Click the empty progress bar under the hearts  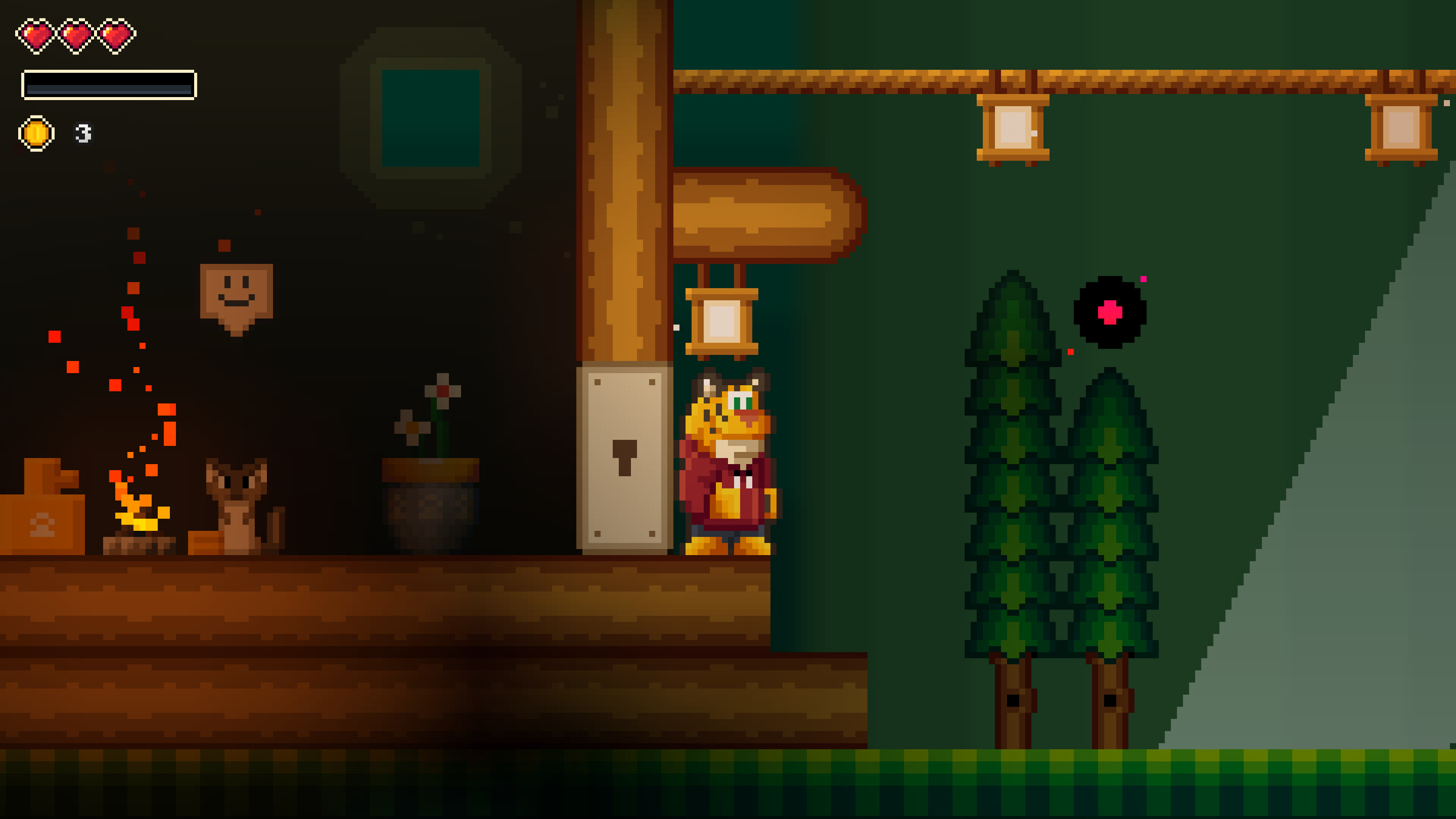pos(109,85)
